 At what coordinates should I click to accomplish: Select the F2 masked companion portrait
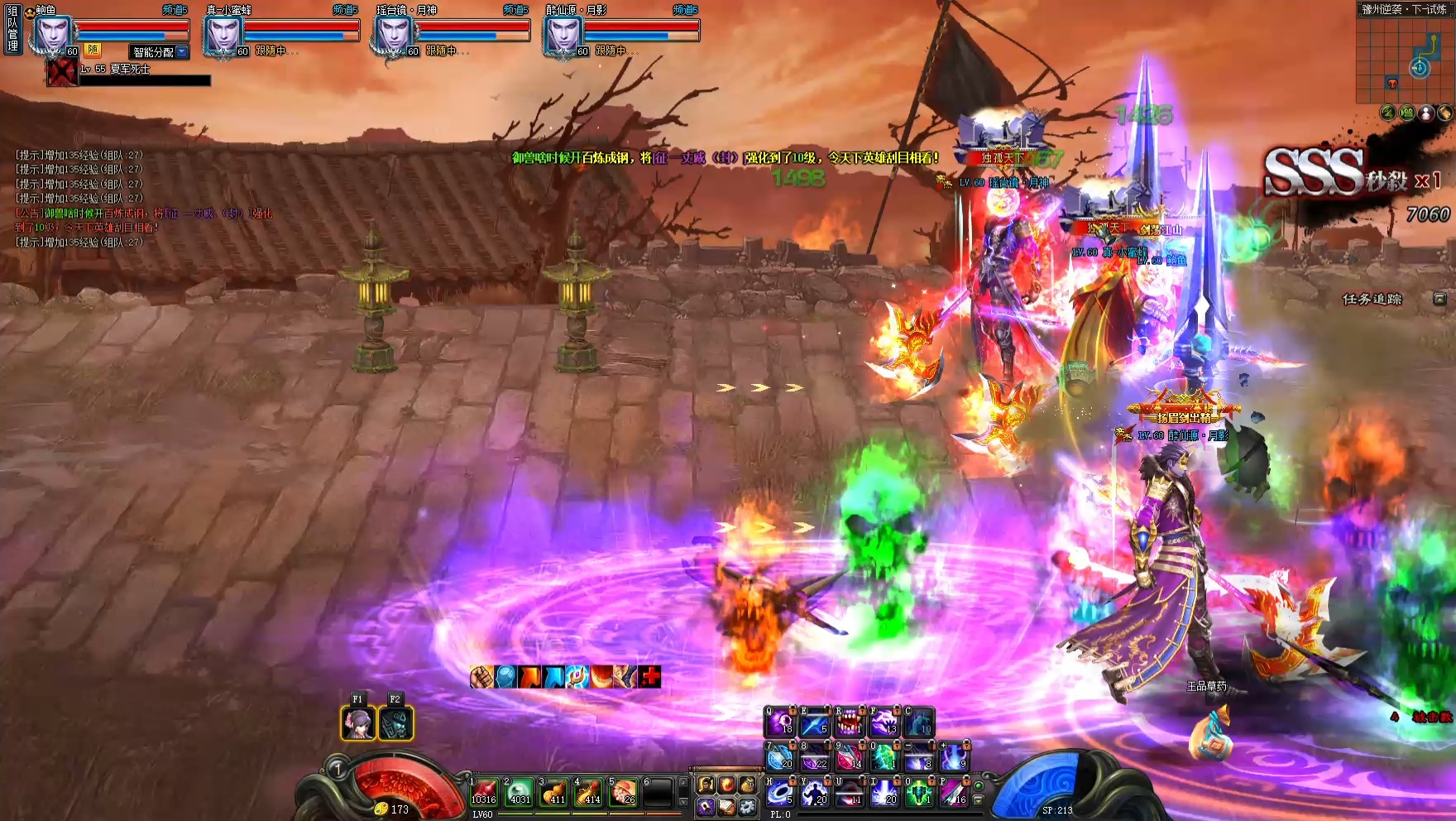(x=395, y=723)
